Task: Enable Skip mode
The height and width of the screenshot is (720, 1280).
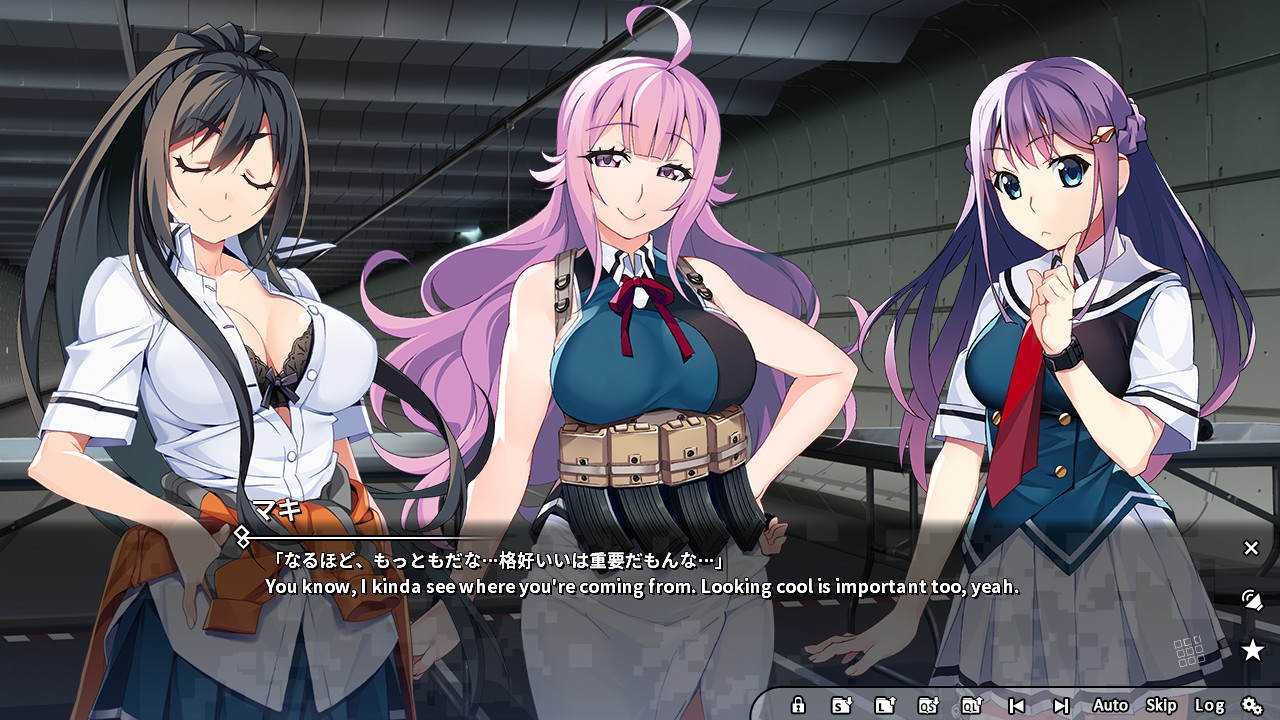Action: tap(1161, 704)
